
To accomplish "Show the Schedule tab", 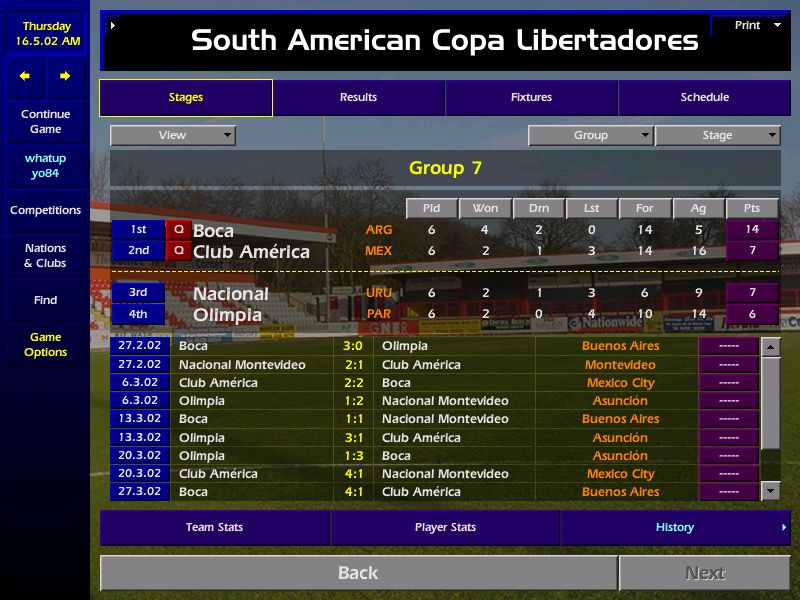I will [704, 98].
